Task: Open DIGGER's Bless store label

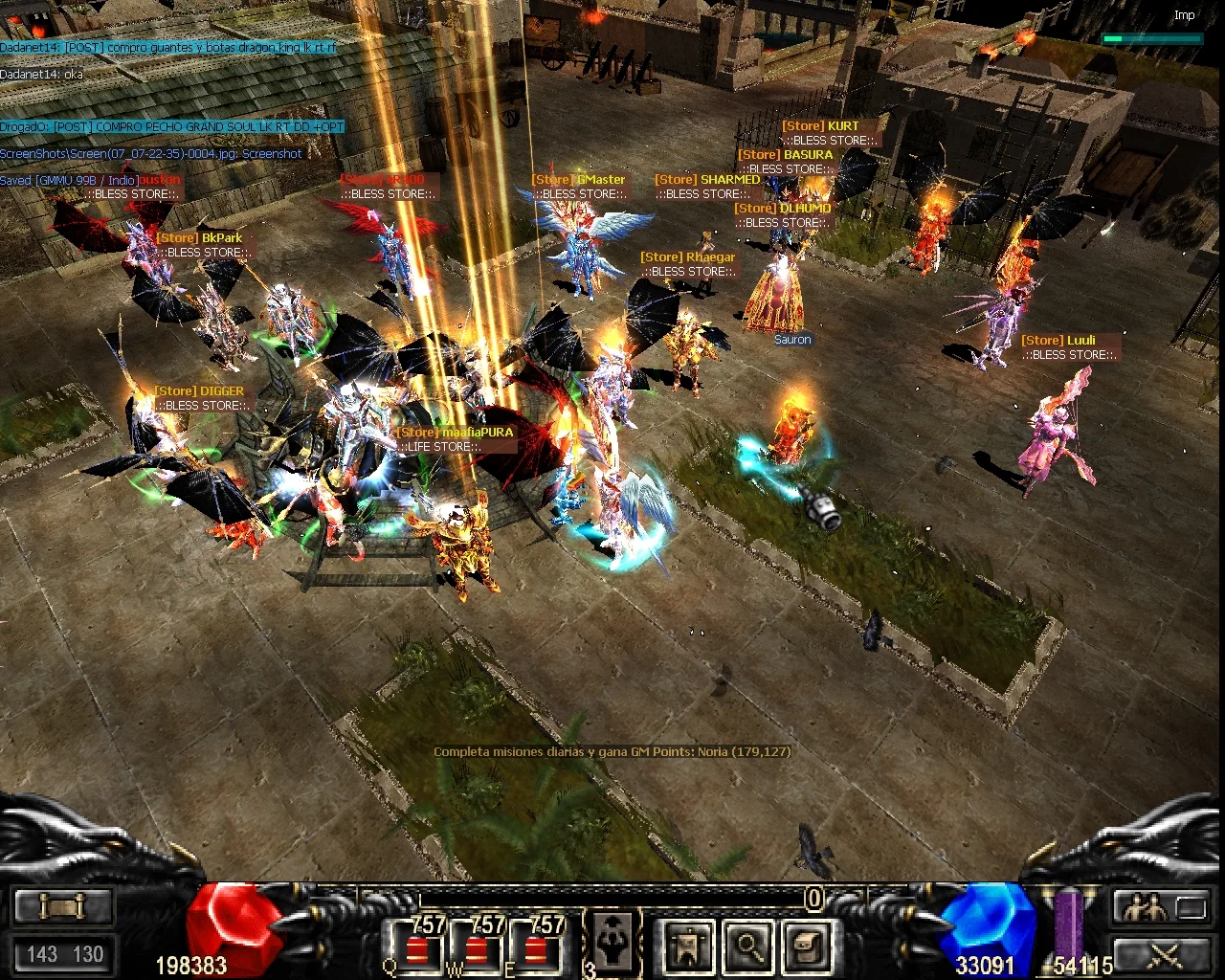Action: click(x=203, y=406)
